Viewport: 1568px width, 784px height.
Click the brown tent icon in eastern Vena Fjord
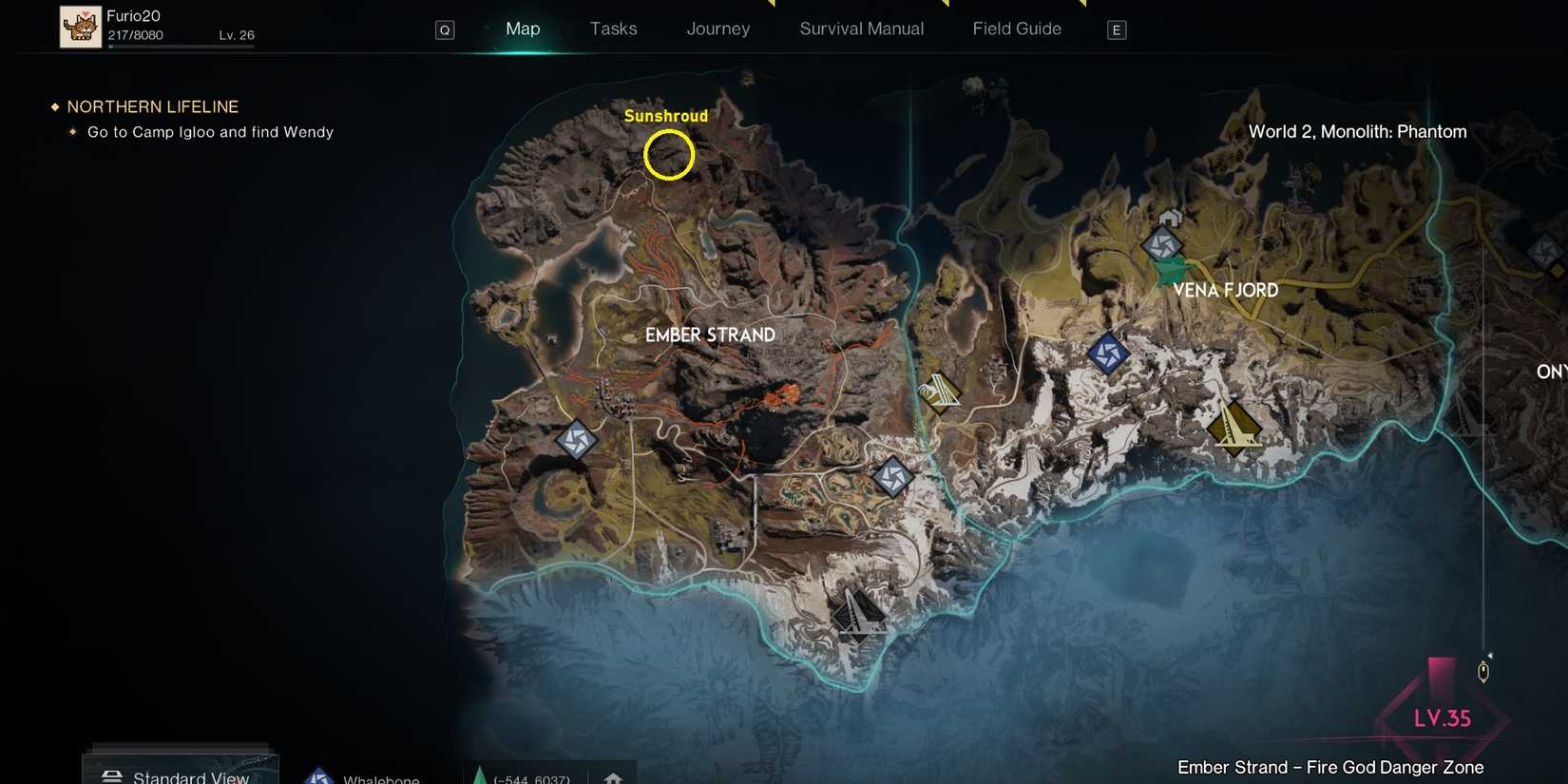1235,428
